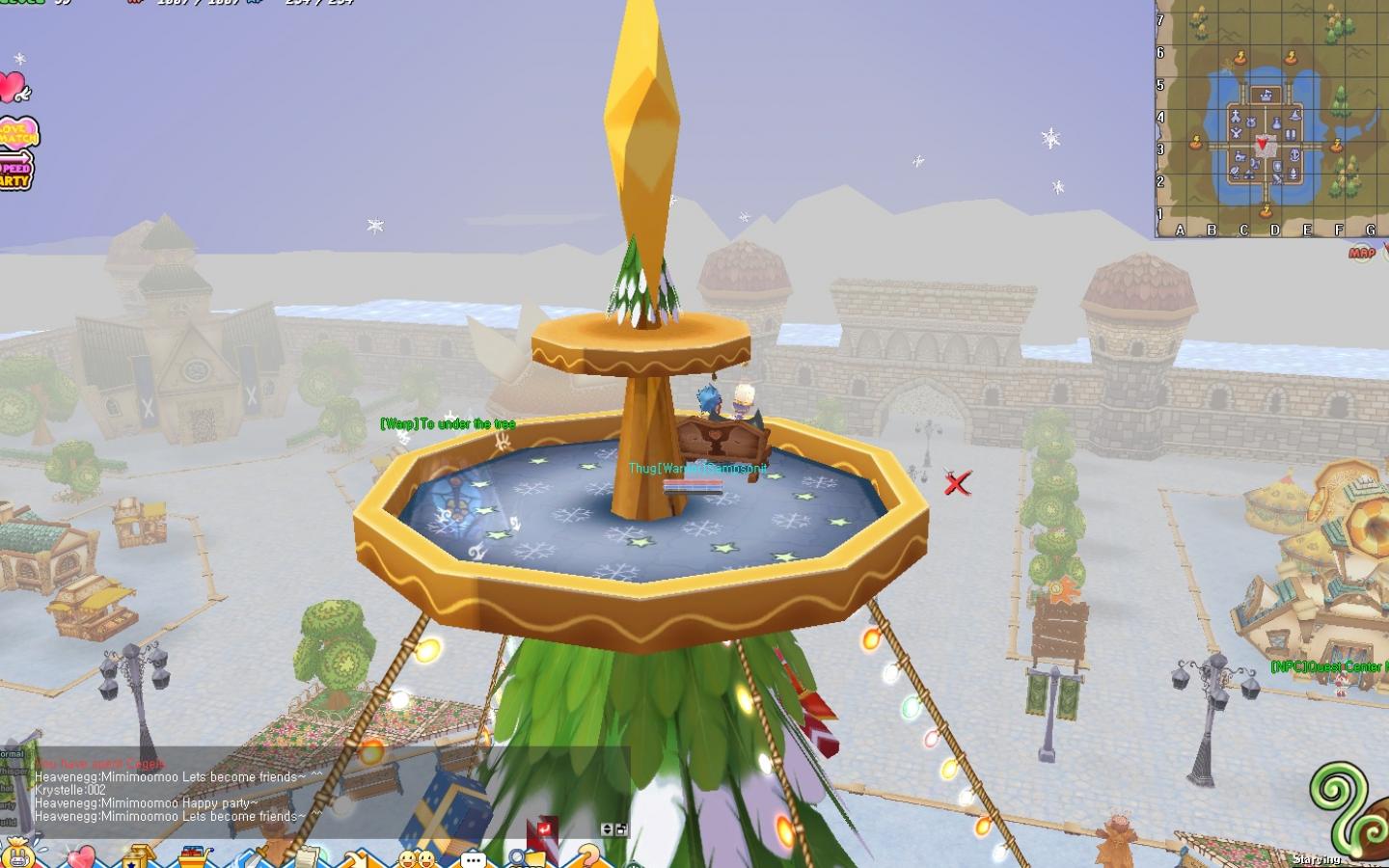
Task: Click the [Warp]To under the tree link
Action: pyautogui.click(x=449, y=422)
